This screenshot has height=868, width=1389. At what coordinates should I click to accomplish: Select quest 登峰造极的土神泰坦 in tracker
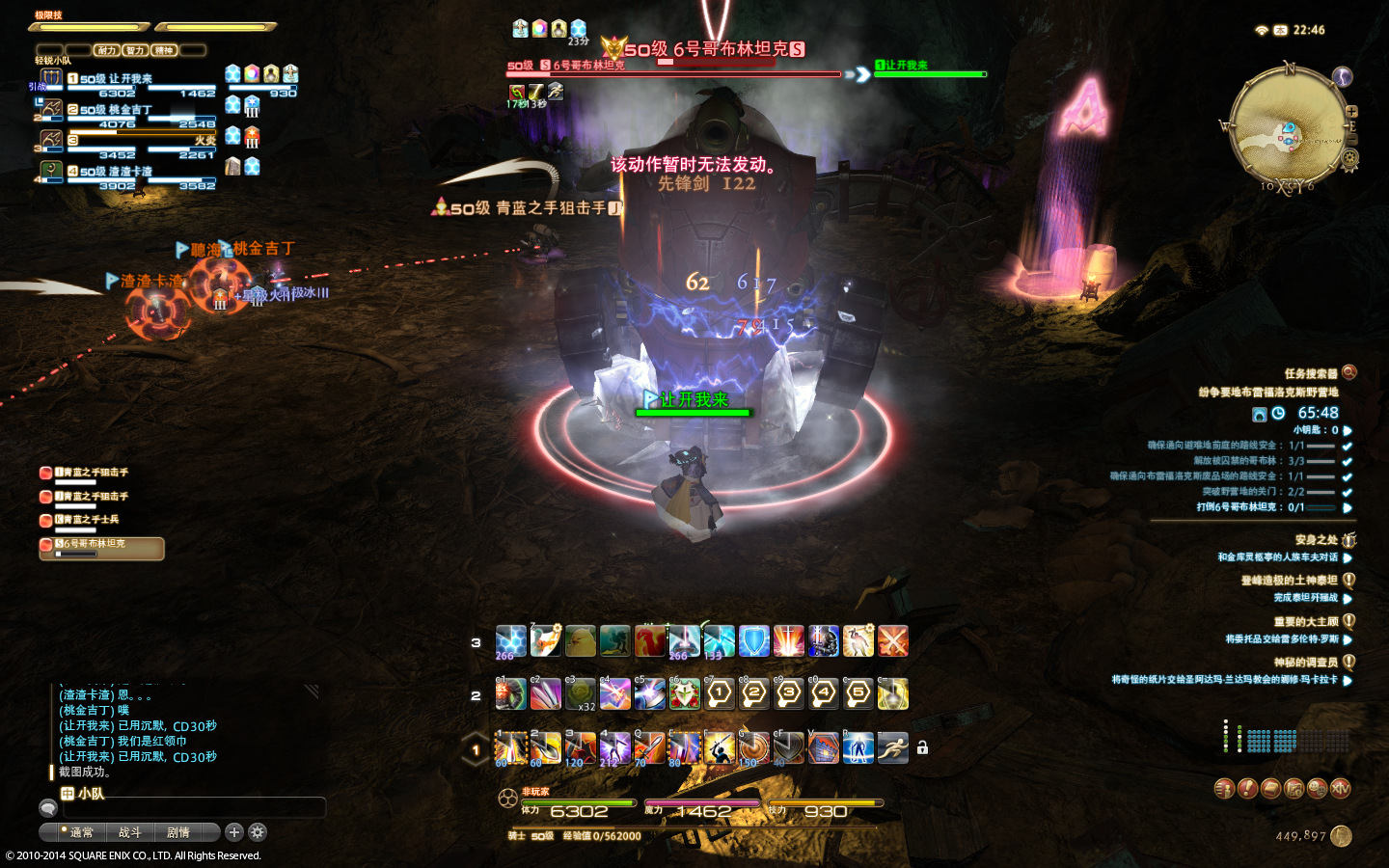(1289, 581)
